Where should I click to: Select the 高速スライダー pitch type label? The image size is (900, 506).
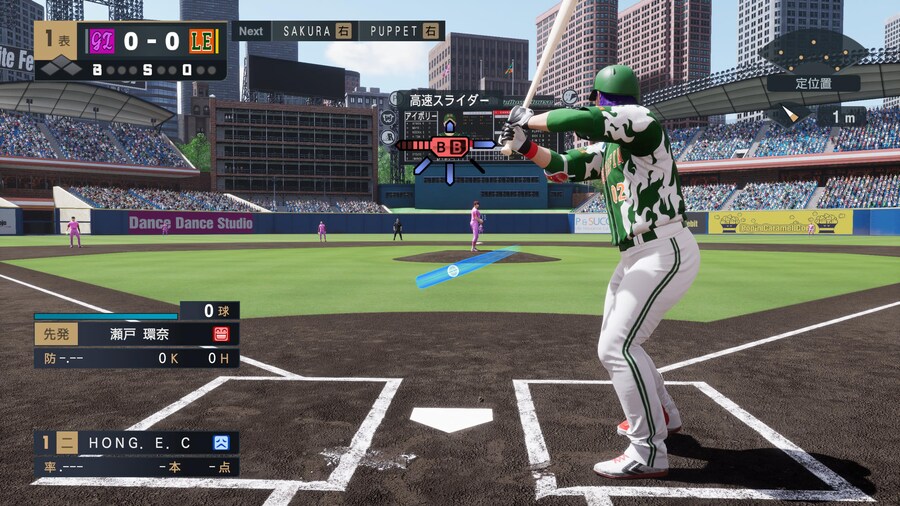[x=450, y=100]
